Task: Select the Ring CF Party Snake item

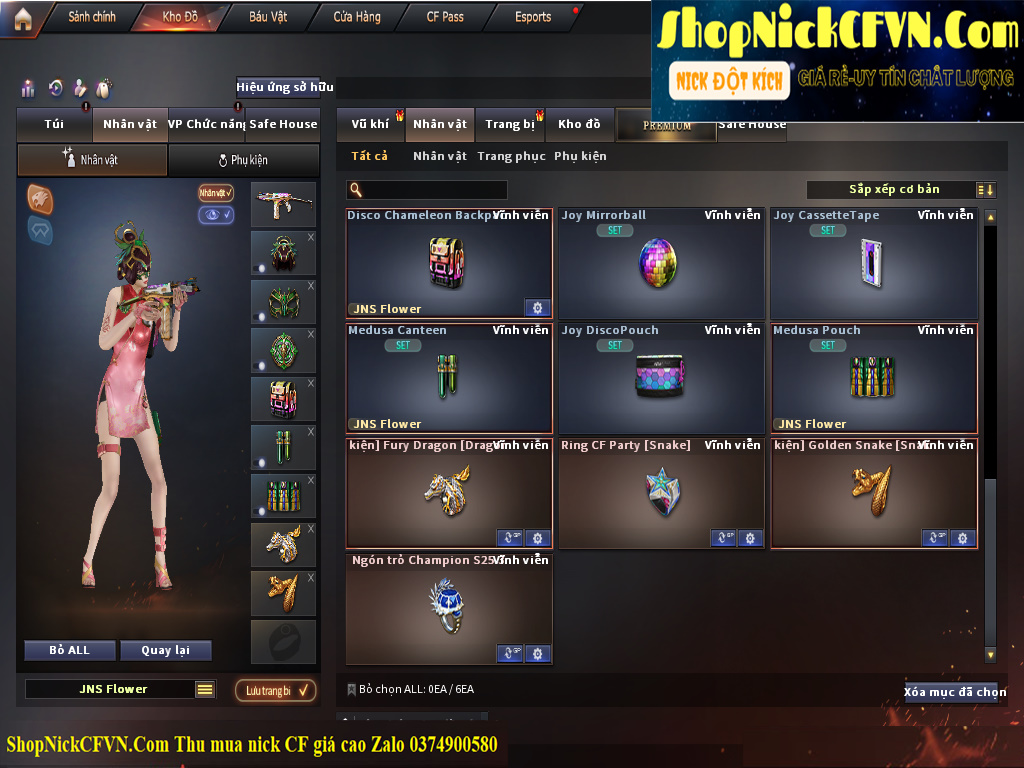Action: [661, 493]
